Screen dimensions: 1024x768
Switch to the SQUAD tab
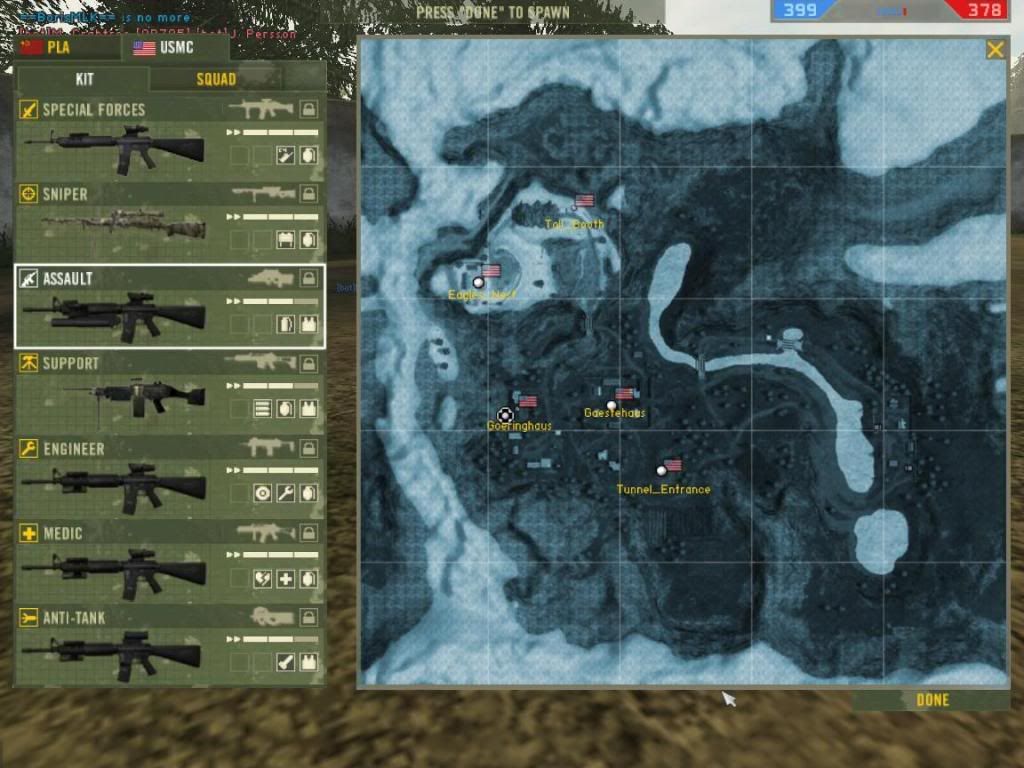pos(215,79)
